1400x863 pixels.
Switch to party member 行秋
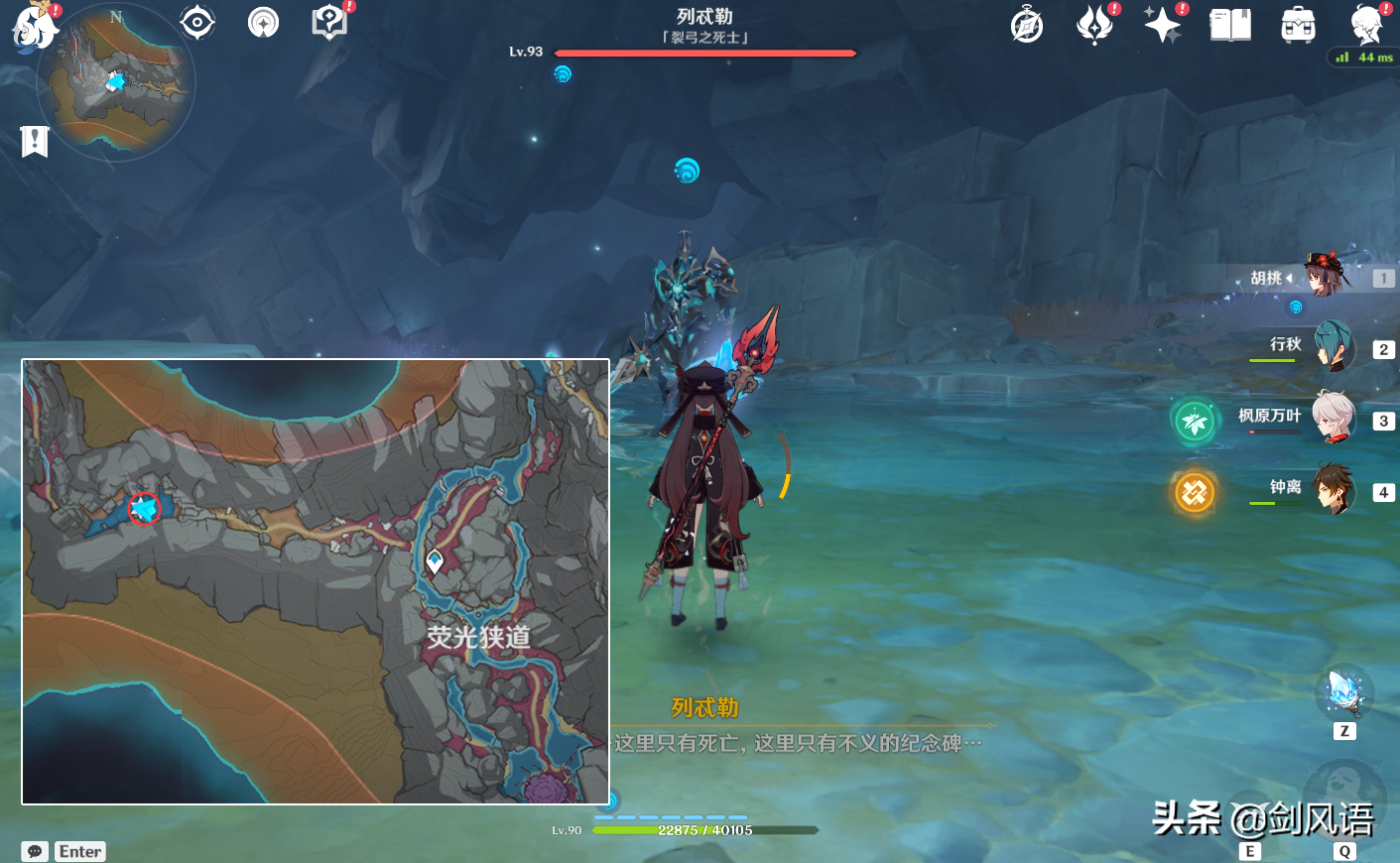[x=1334, y=346]
